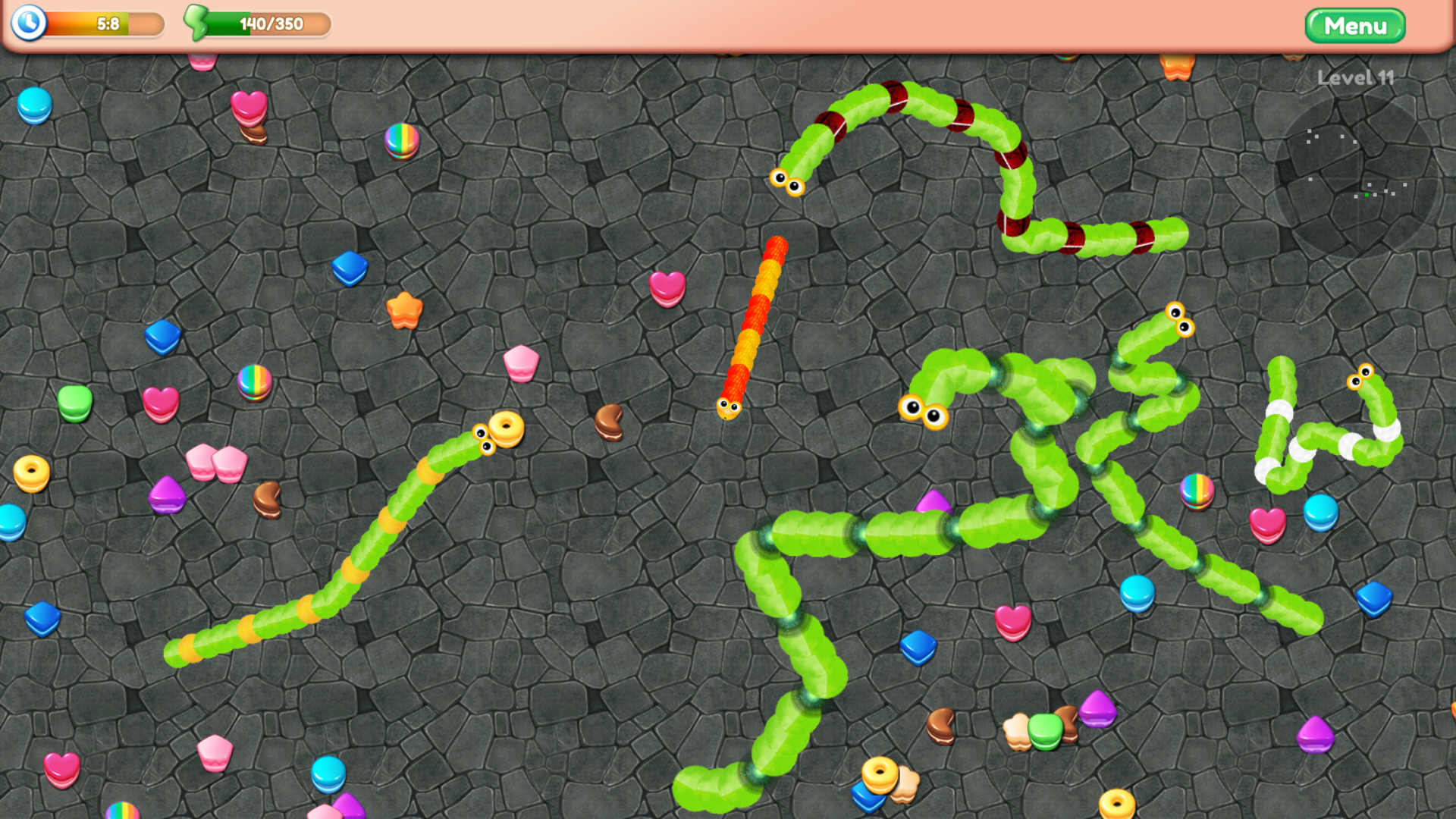
Task: Click the Level 11 label
Action: point(1355,78)
